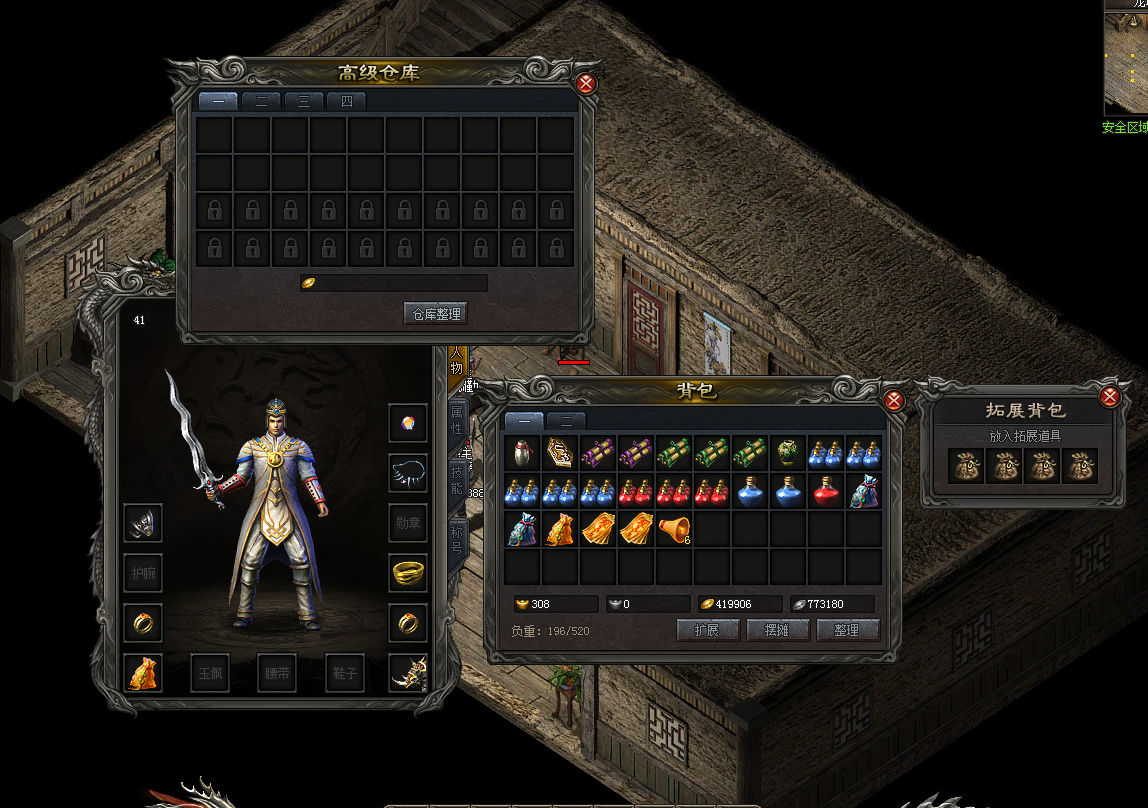Close the 拓展背包 panel
Viewport: 1148px width, 808px height.
1109,397
